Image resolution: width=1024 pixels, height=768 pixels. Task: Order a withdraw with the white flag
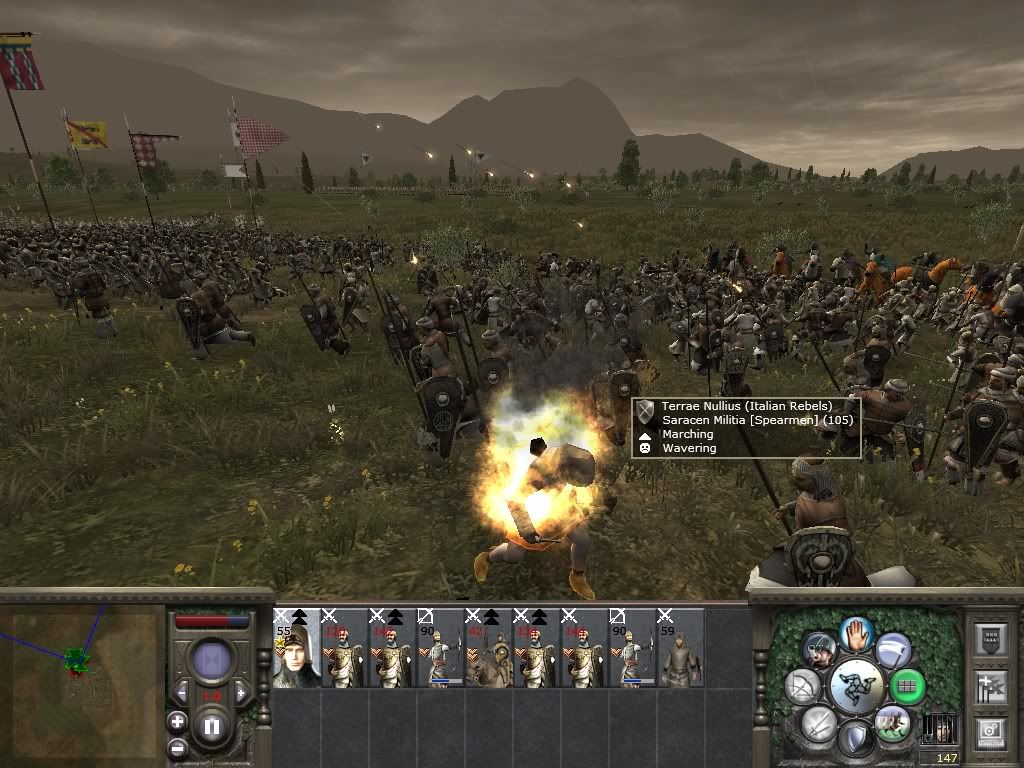point(894,650)
